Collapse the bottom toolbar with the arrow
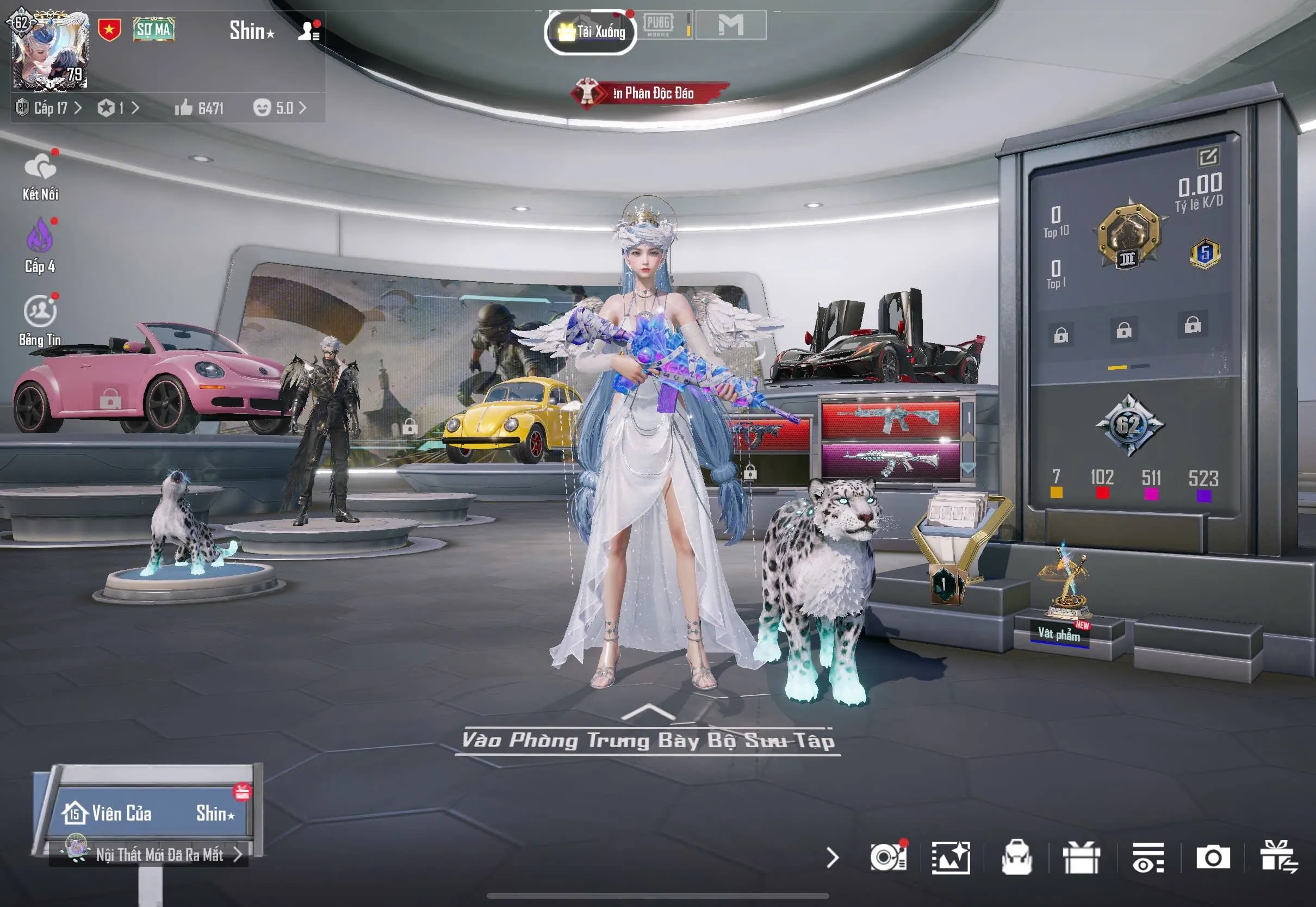 pyautogui.click(x=833, y=857)
